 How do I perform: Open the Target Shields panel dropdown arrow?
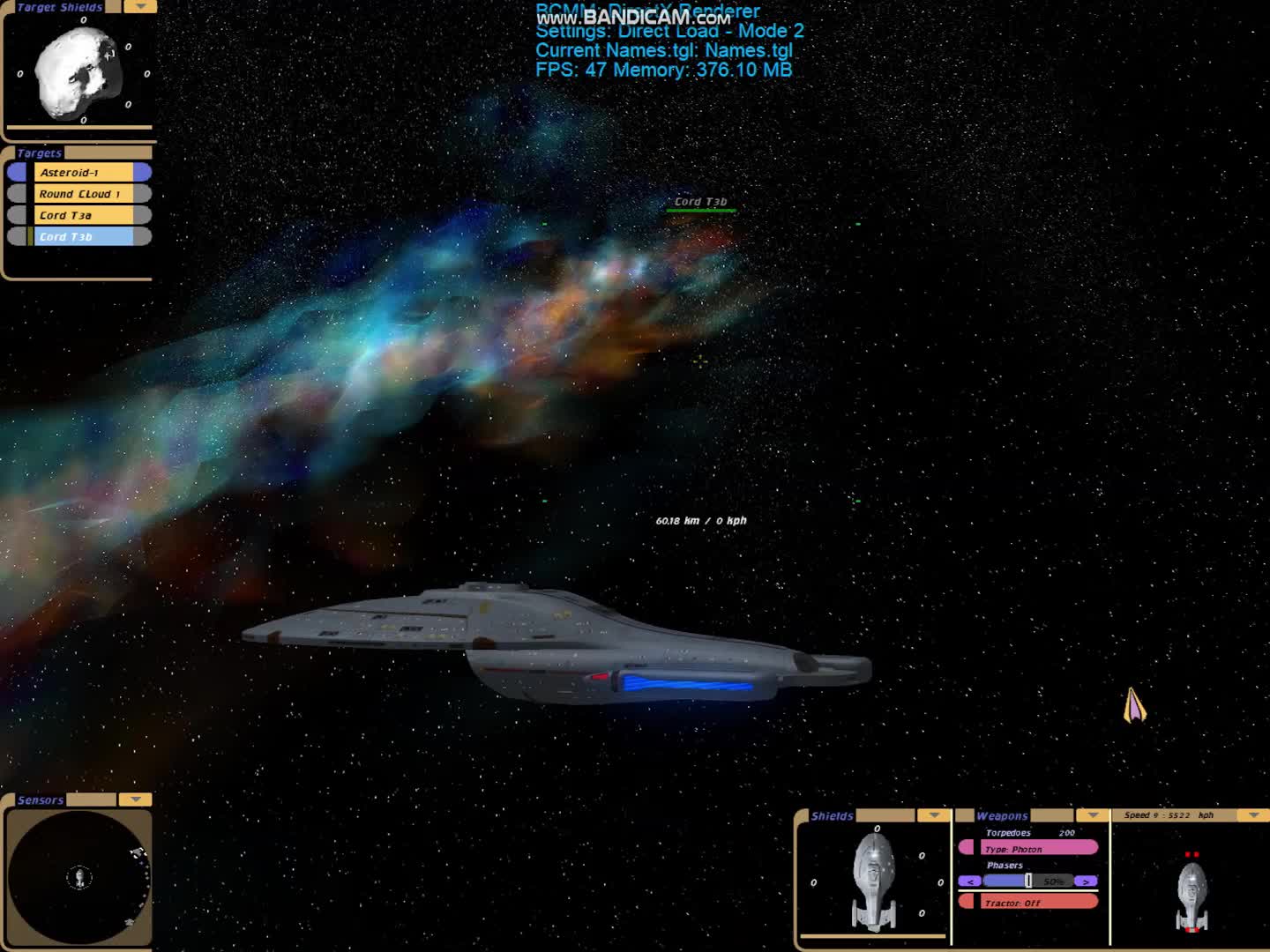coord(138,7)
